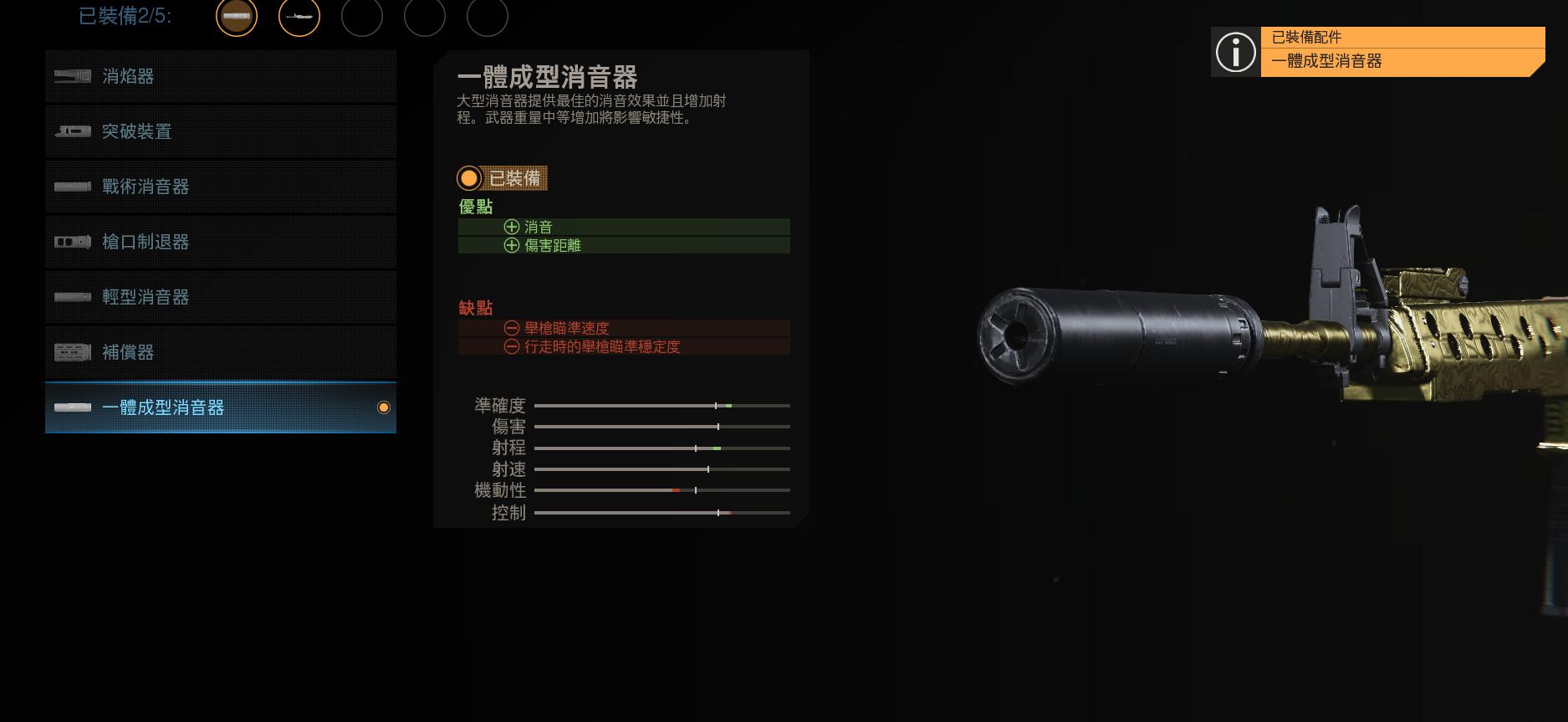
Task: Click the 已裝備 equipped badge
Action: (x=502, y=178)
